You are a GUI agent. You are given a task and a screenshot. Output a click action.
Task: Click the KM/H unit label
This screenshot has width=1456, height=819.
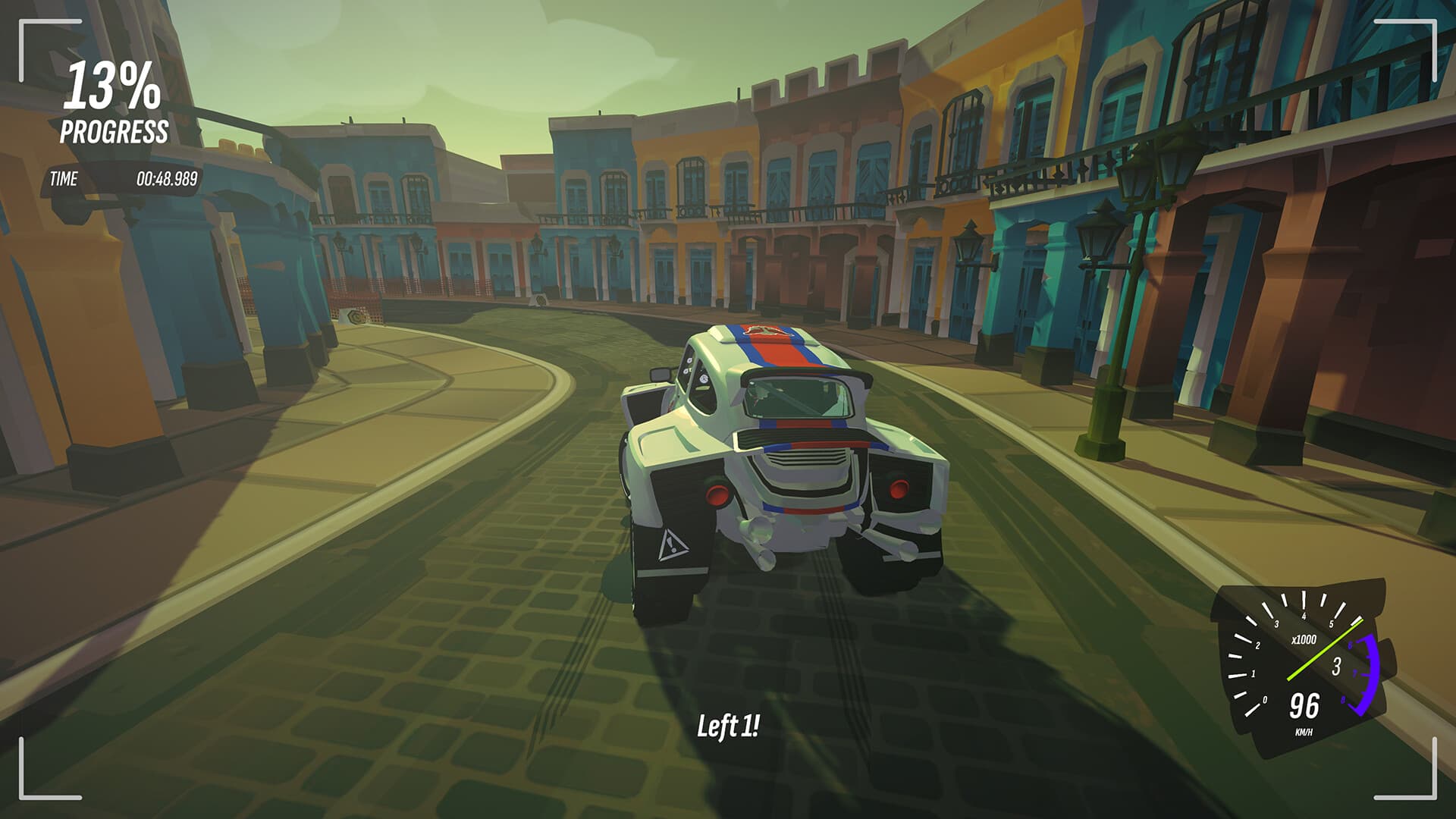point(1305,732)
